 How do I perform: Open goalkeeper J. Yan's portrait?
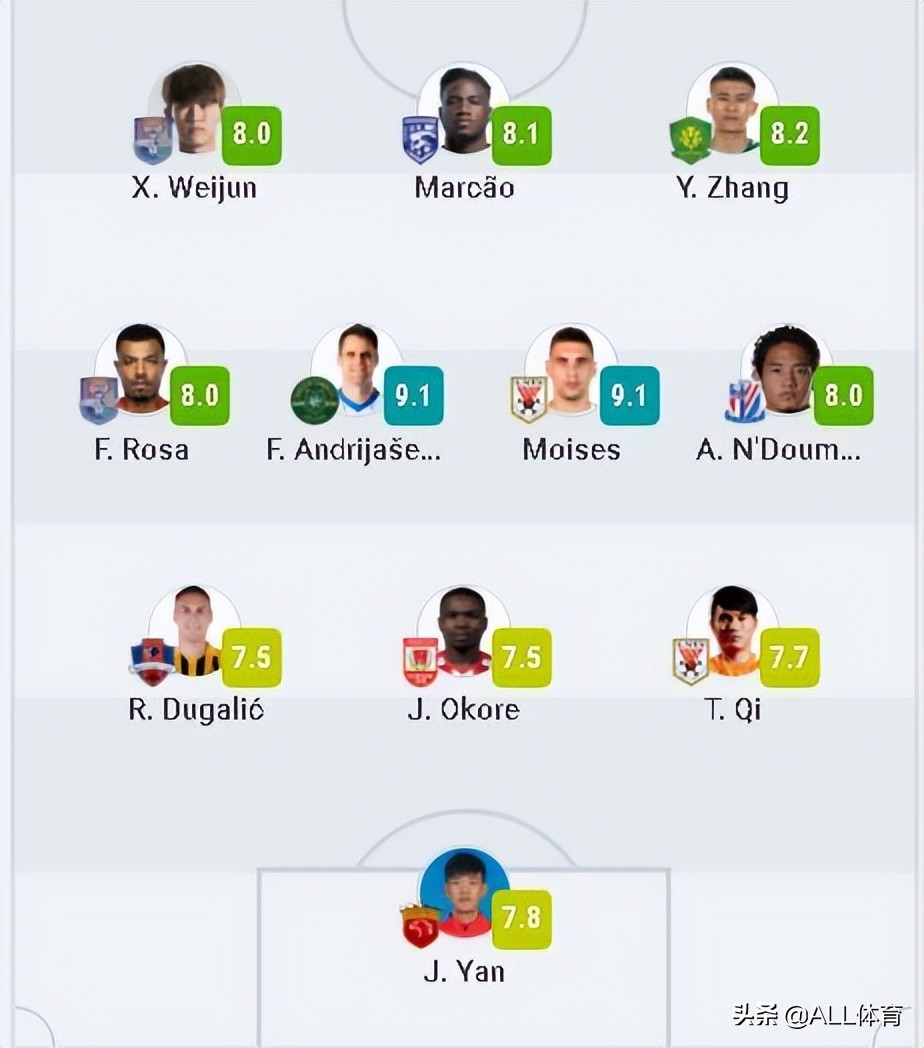(465, 894)
